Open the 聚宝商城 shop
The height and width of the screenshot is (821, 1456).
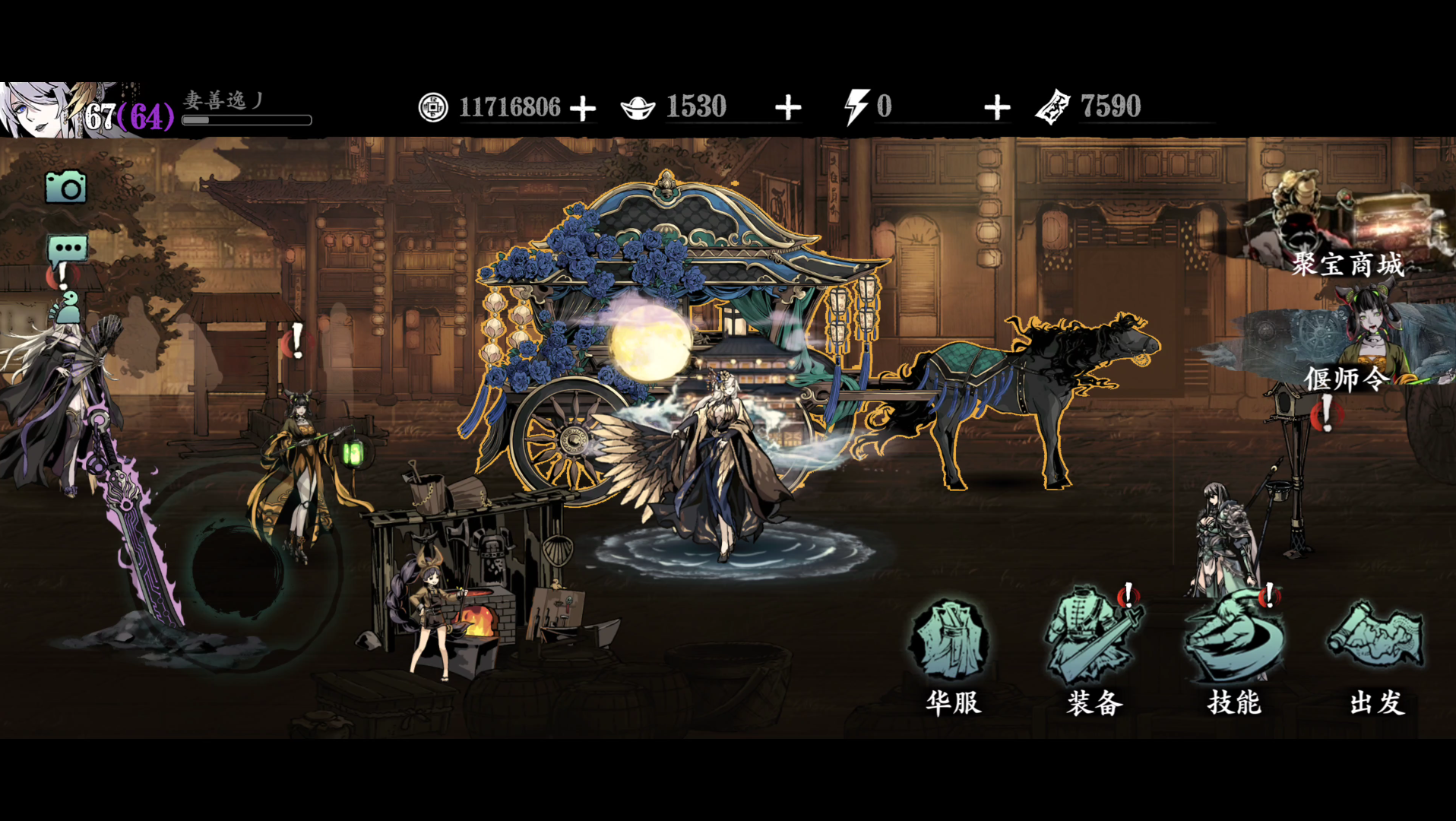point(1347,228)
